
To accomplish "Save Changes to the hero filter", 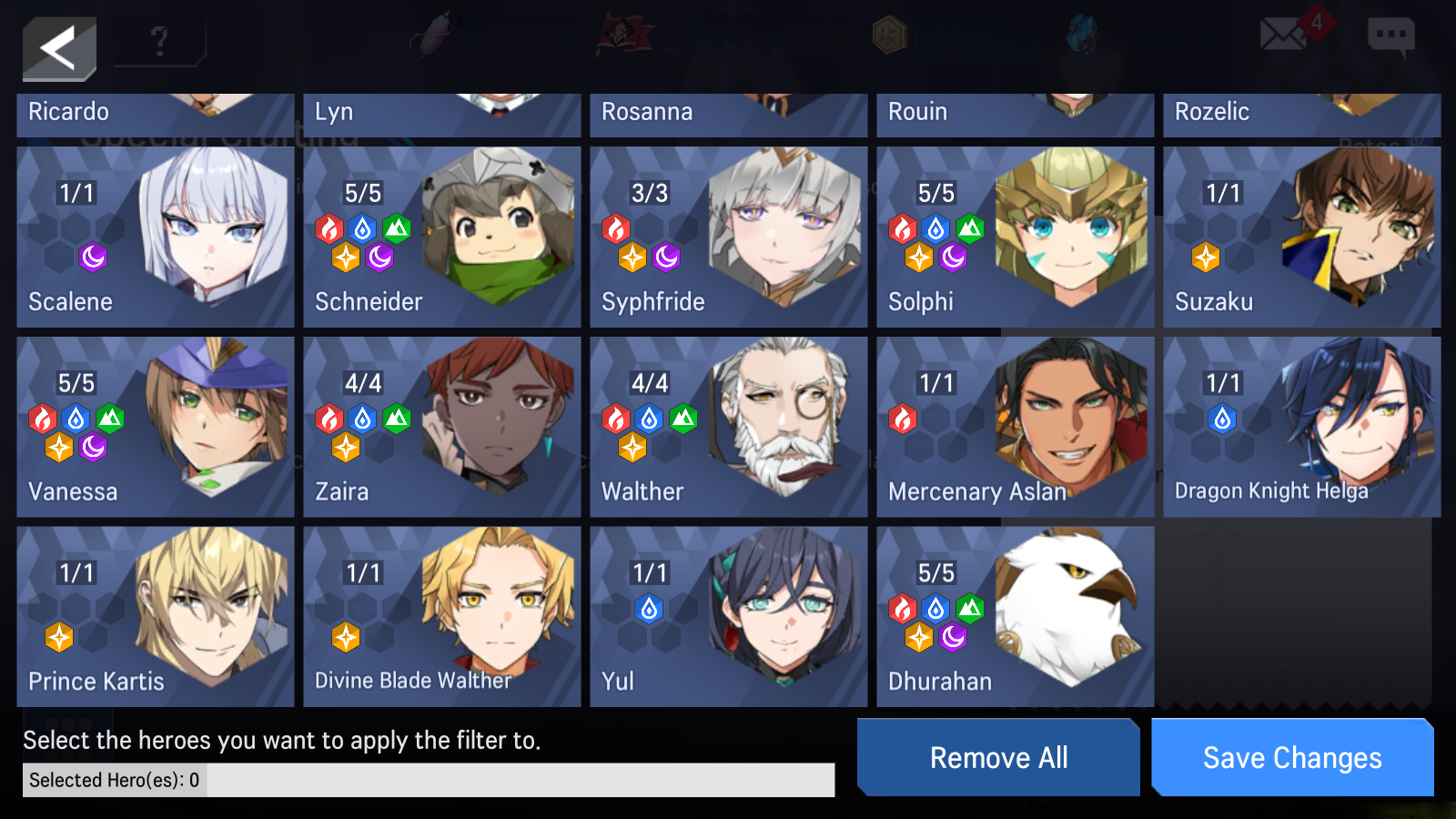I will tap(1292, 757).
